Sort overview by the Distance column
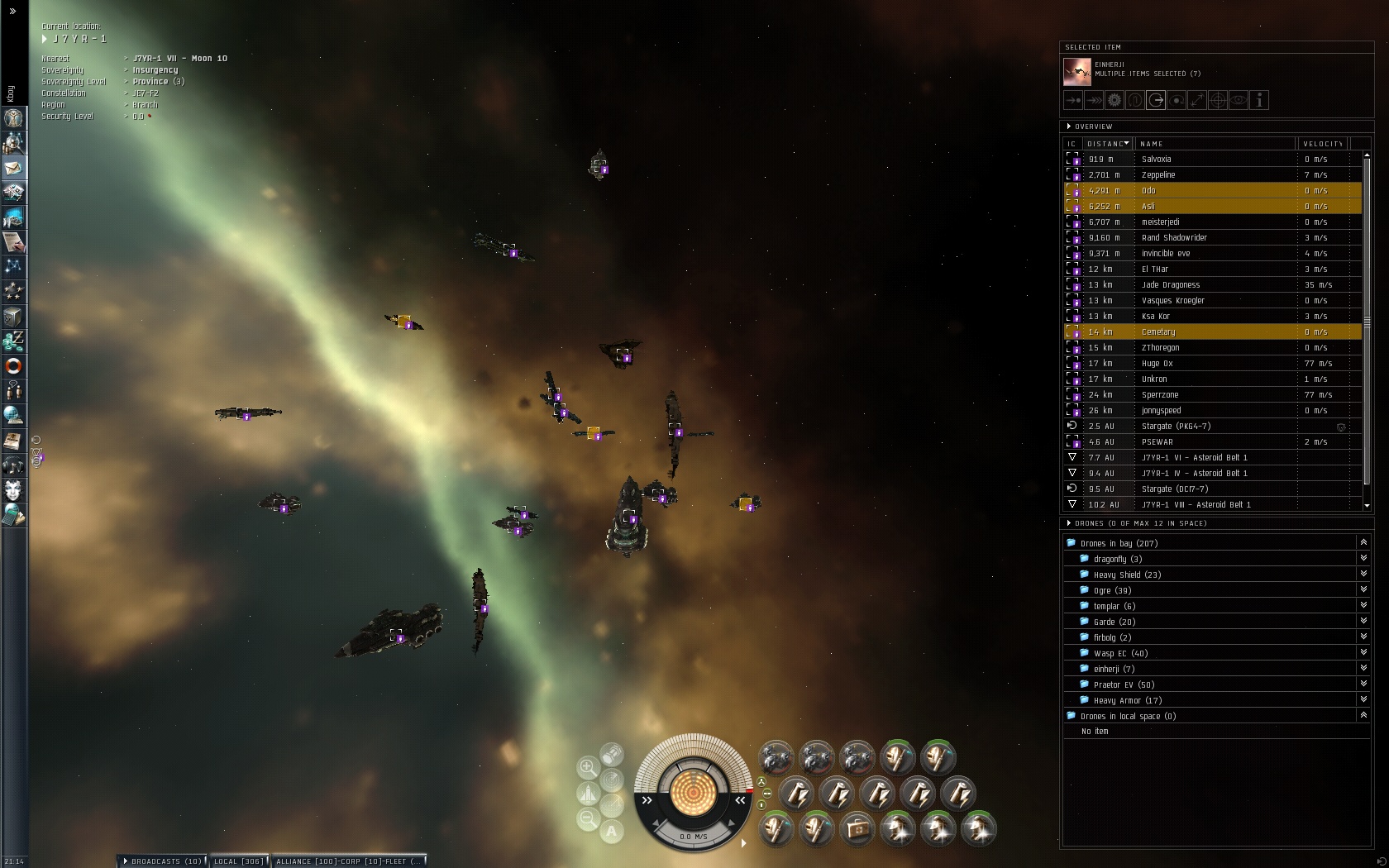Screen dimensions: 1389x868 point(1107,144)
